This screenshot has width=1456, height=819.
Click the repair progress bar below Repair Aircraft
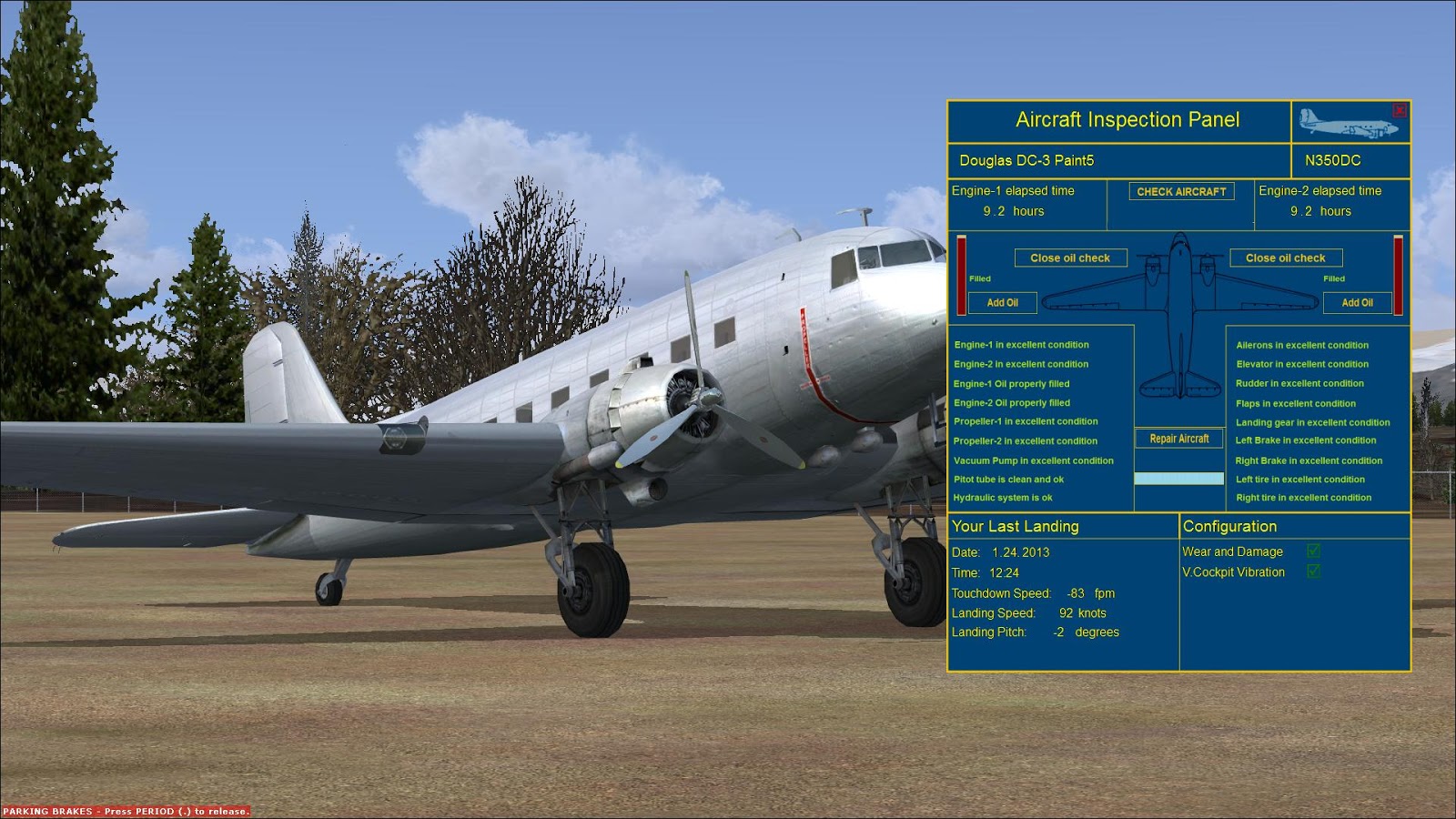pos(1178,477)
